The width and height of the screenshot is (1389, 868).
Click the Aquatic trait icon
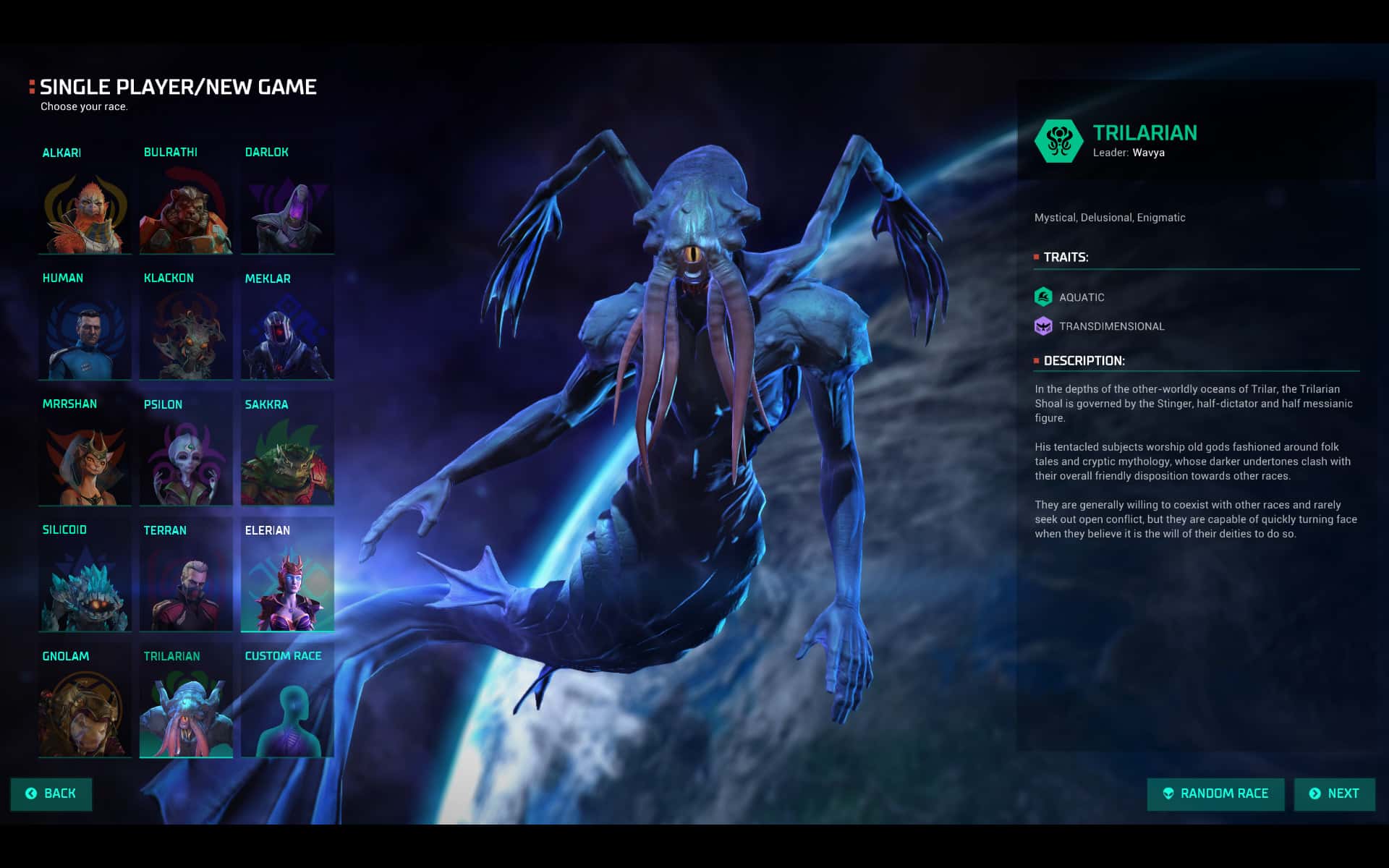1043,297
